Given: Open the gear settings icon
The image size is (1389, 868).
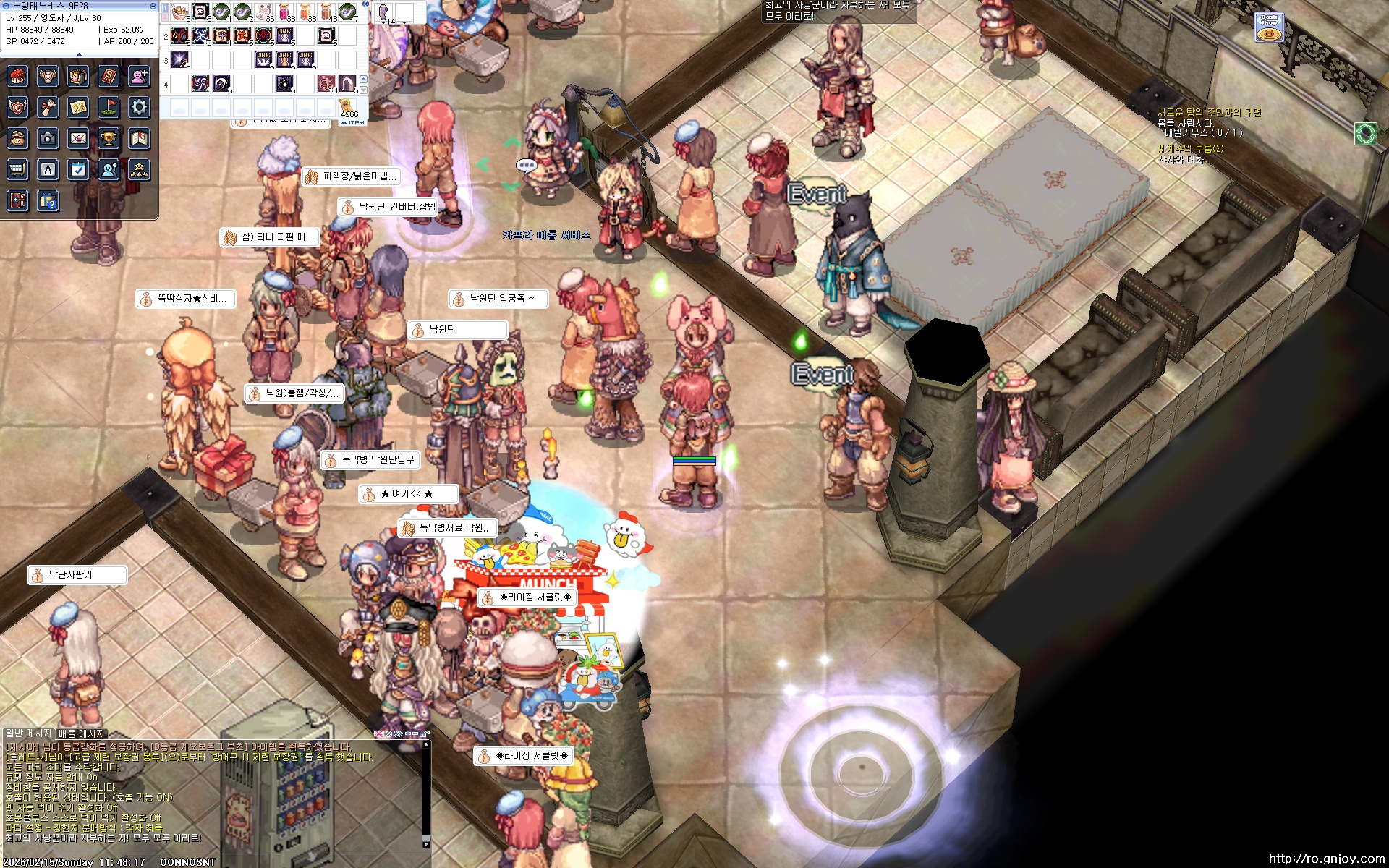Looking at the screenshot, I should click(x=139, y=108).
